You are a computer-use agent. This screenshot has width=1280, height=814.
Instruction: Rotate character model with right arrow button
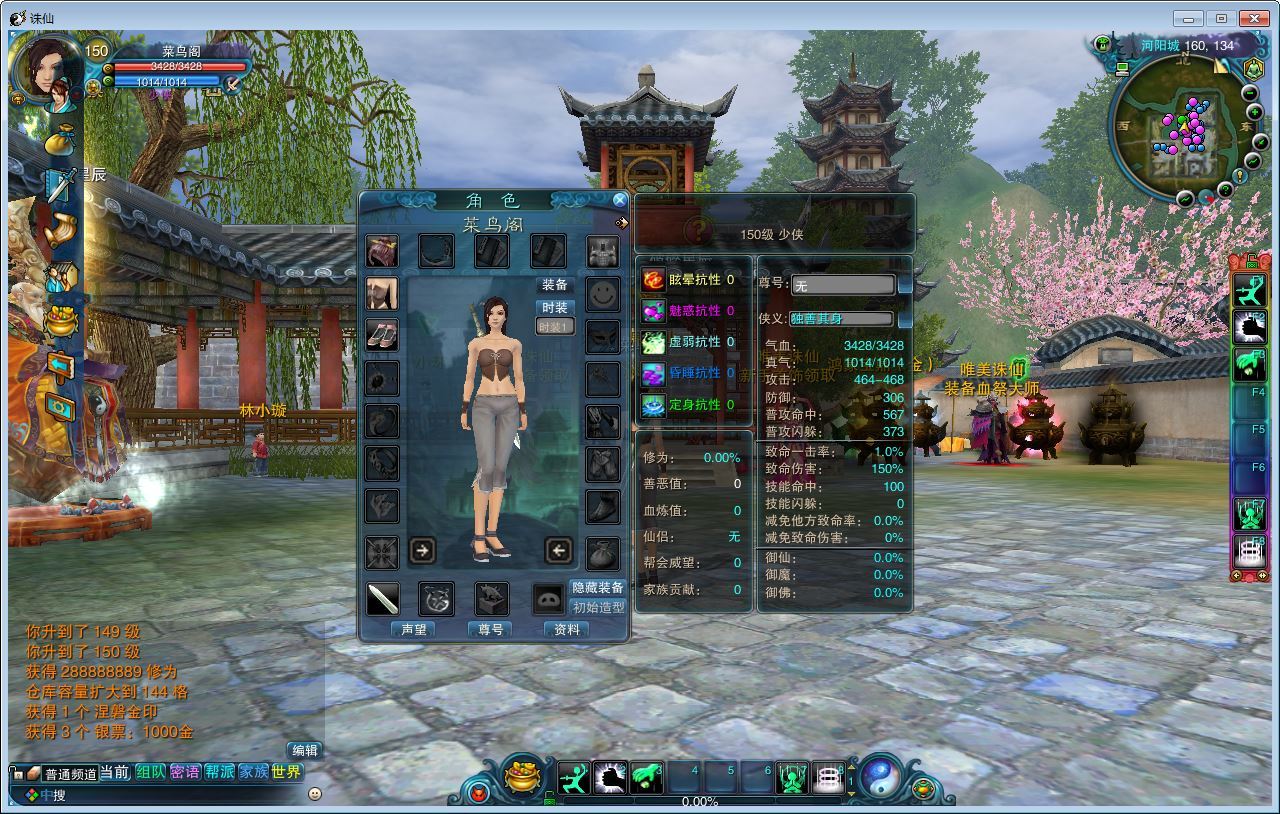pyautogui.click(x=422, y=549)
